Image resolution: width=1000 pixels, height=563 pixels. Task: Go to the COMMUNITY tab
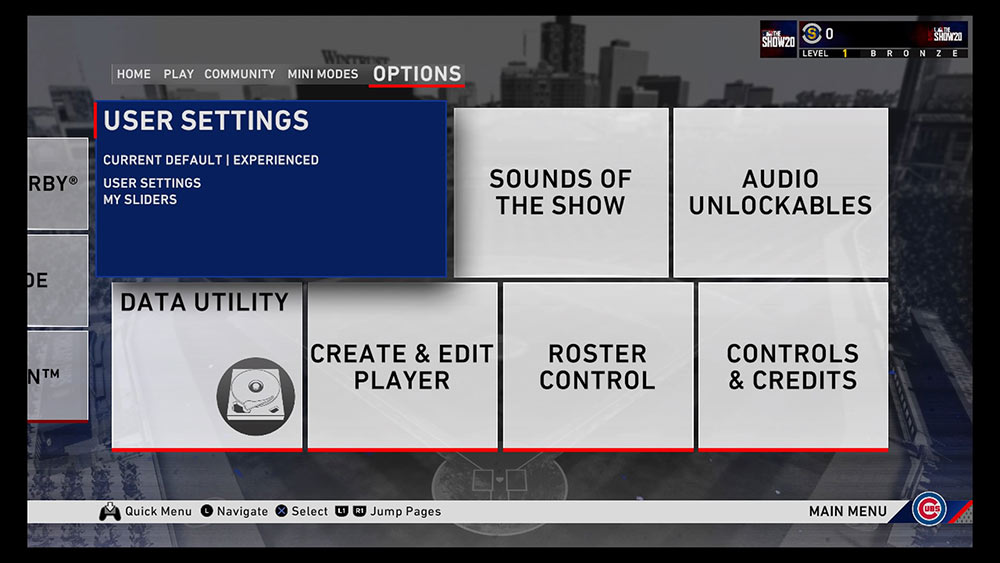(240, 74)
